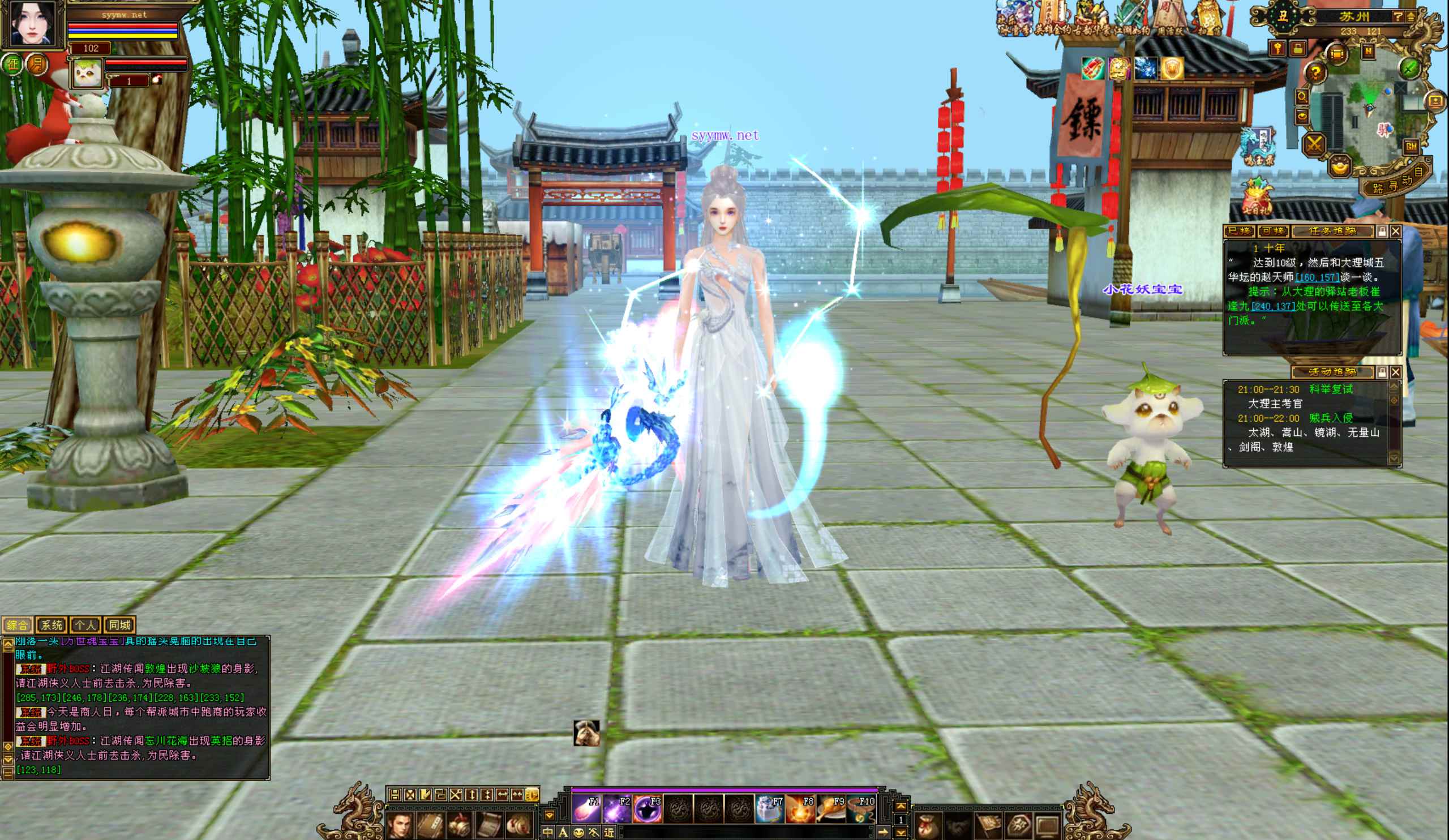The height and width of the screenshot is (840, 1449).
Task: Close the 任务追踪 quest tracker panel
Action: click(x=1396, y=231)
